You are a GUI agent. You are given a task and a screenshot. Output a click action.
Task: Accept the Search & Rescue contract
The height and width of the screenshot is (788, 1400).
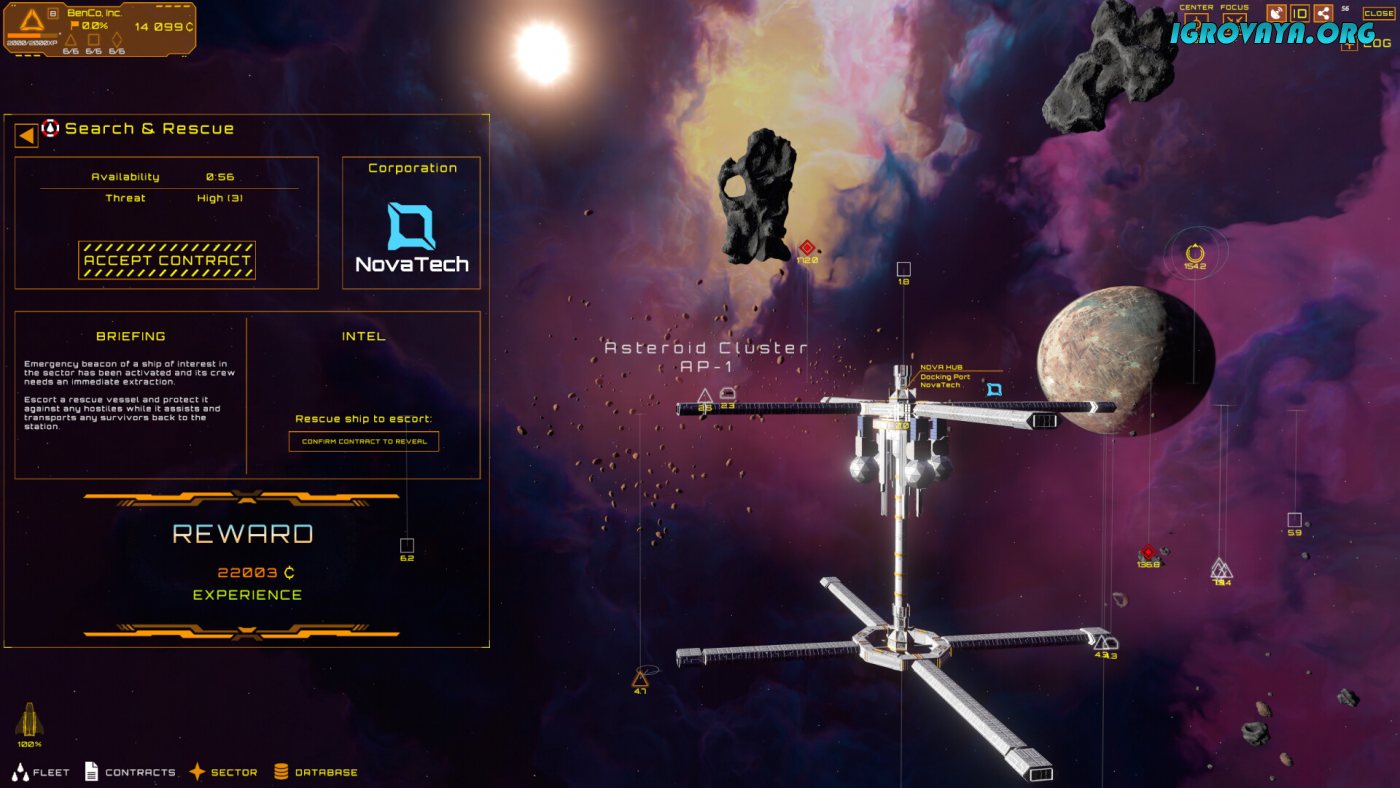167,260
